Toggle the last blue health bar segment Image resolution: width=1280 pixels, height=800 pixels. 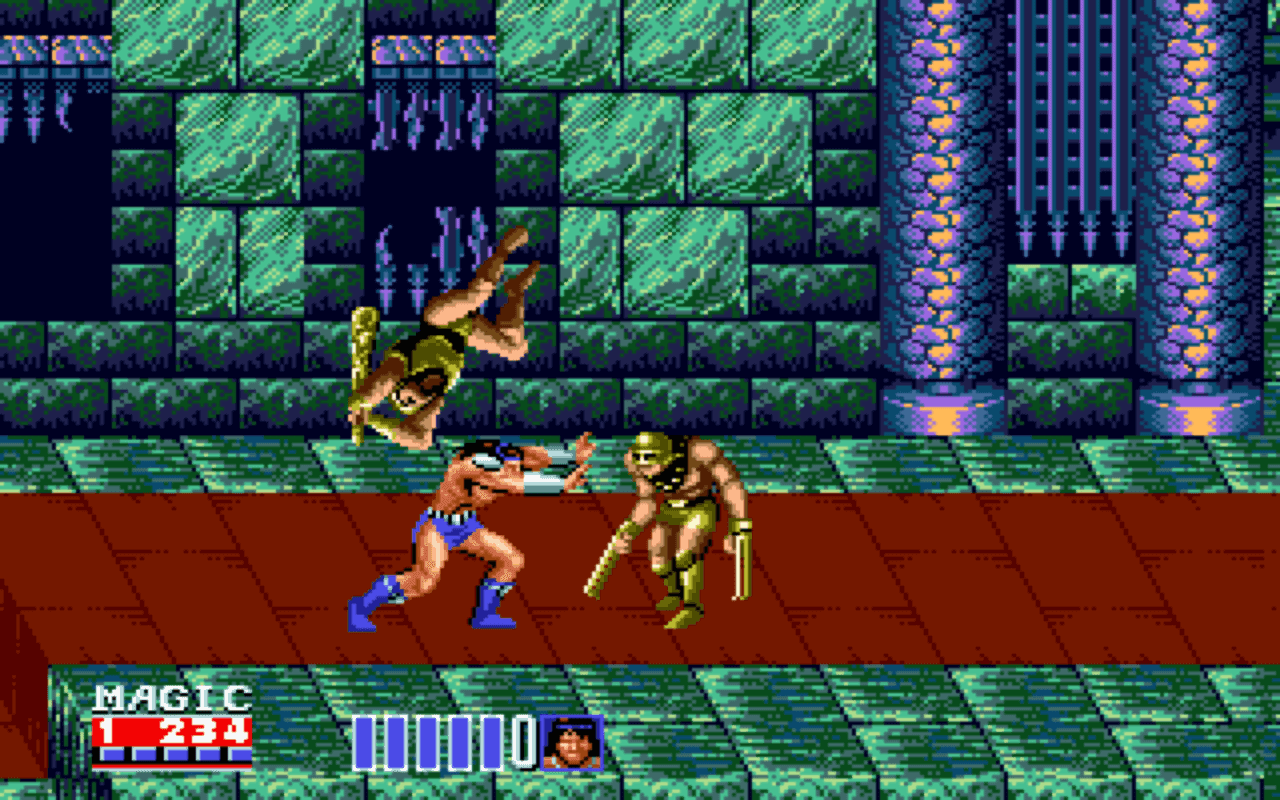490,743
